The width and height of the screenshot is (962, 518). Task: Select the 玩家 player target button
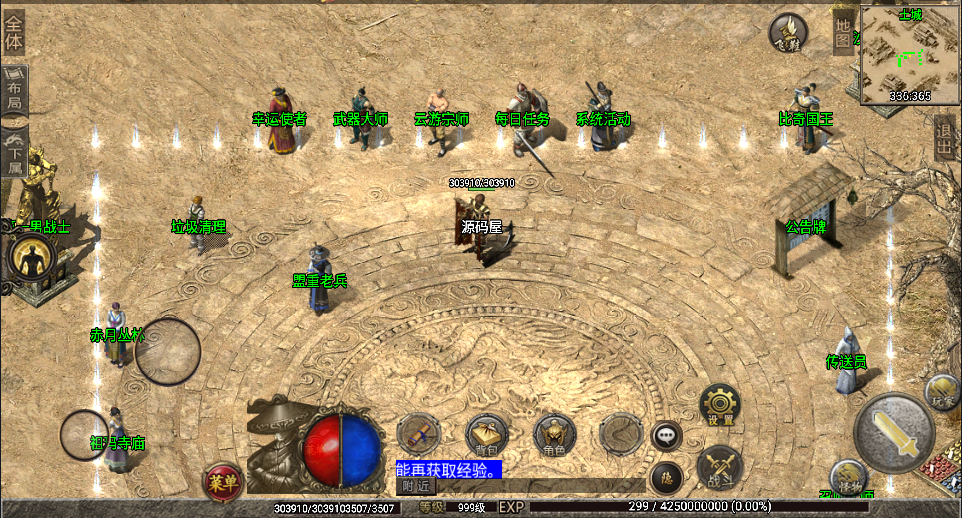(941, 391)
